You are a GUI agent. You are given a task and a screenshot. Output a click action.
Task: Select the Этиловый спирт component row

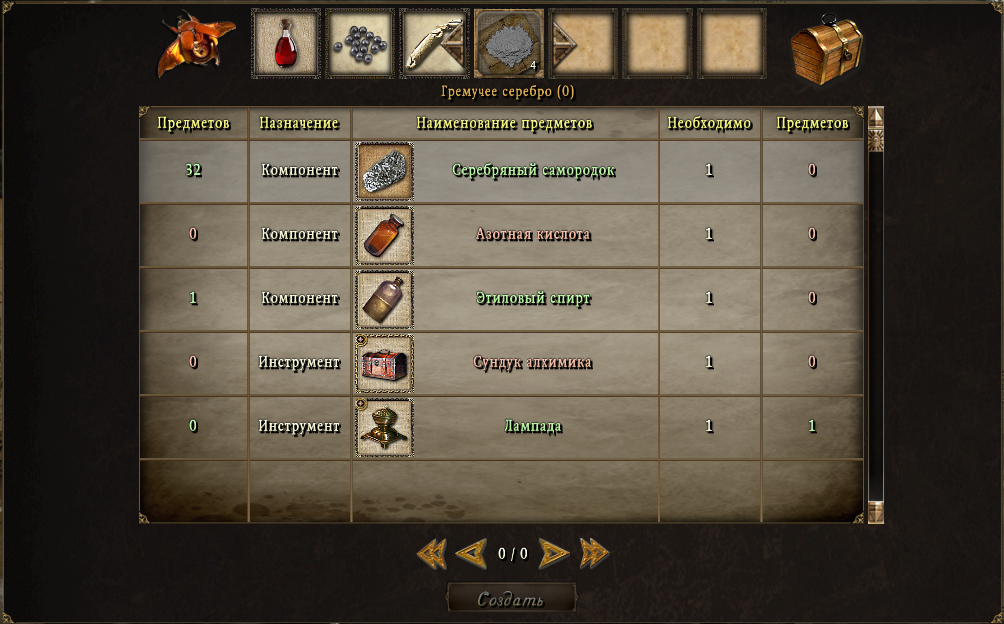[x=533, y=299]
